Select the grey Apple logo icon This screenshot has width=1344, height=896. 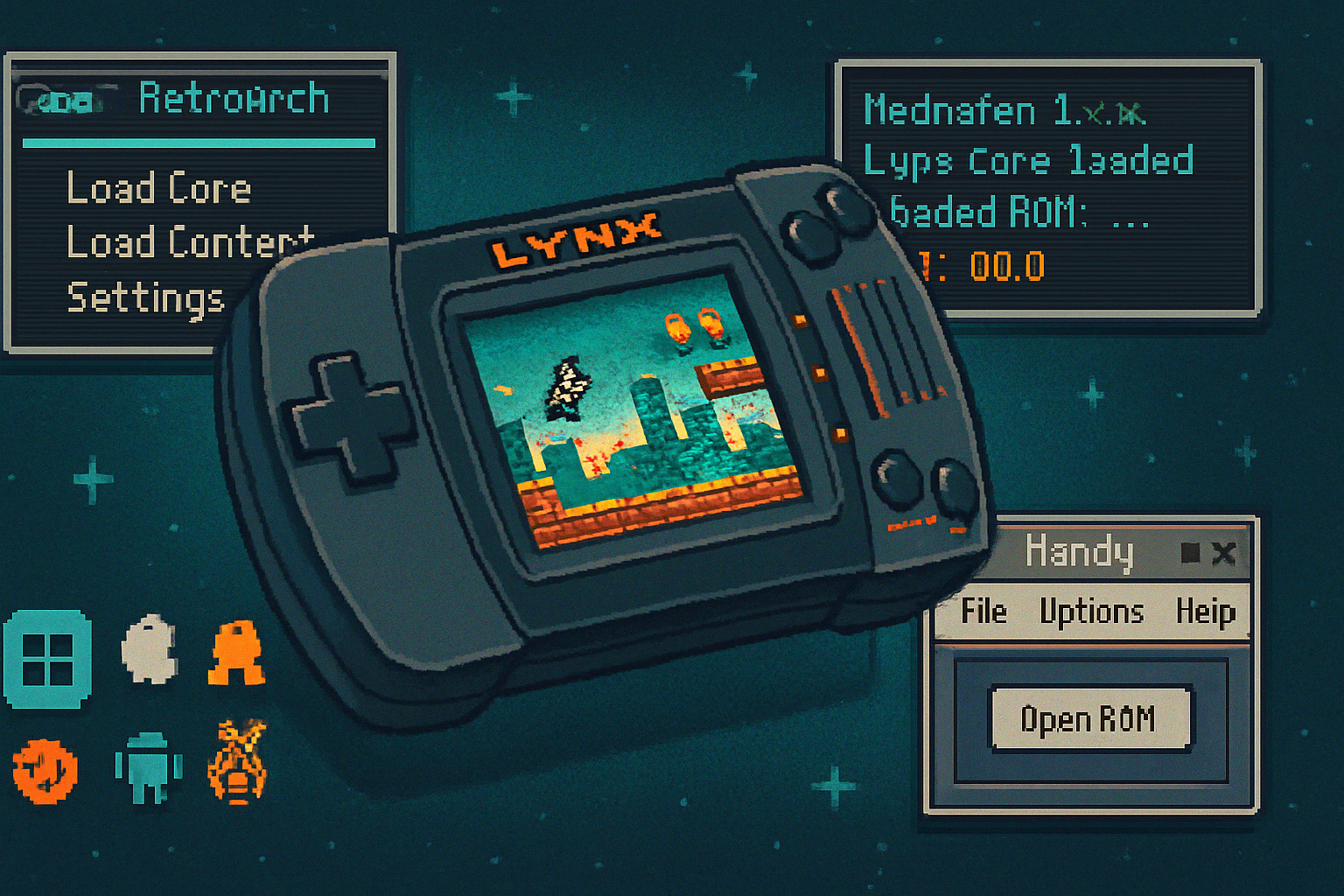tap(150, 649)
